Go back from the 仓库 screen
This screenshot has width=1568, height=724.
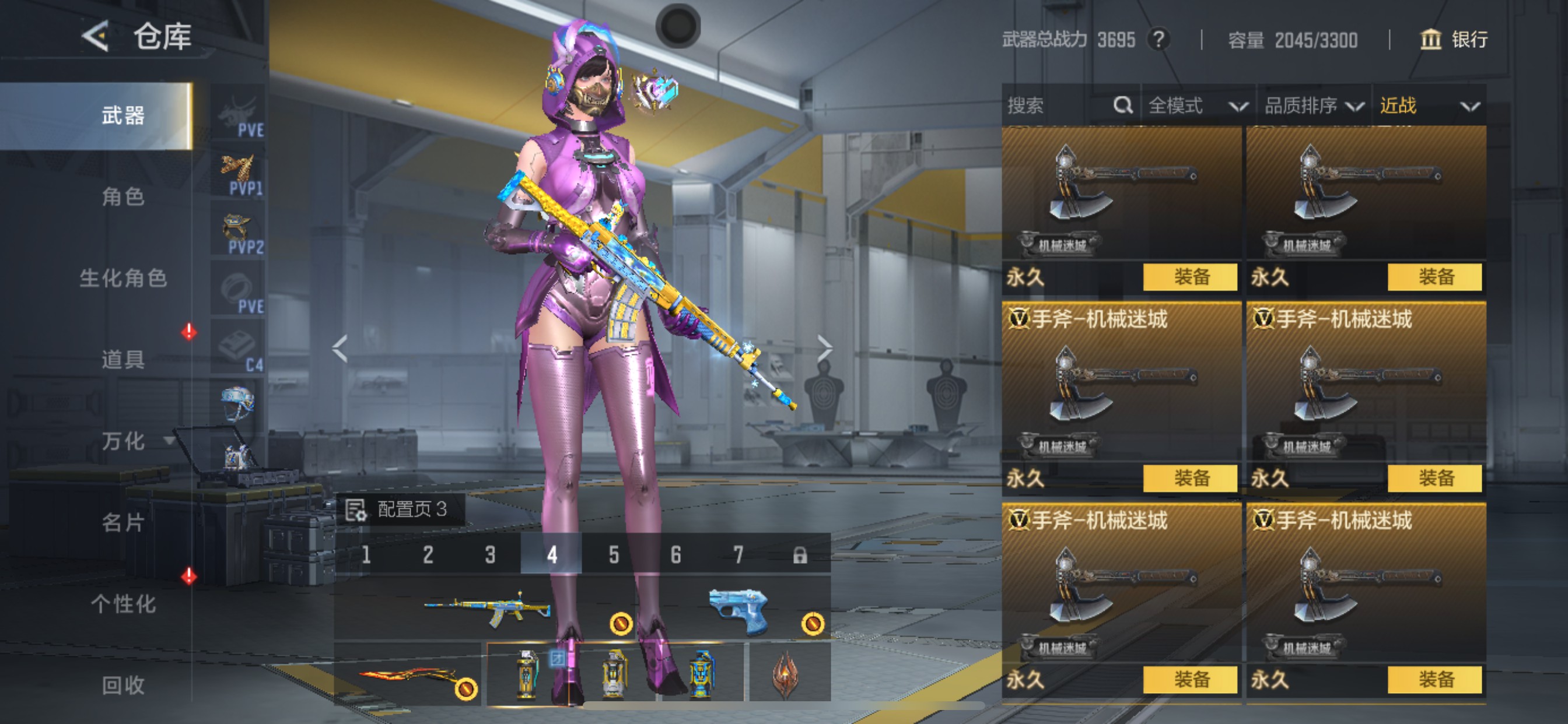pyautogui.click(x=96, y=36)
